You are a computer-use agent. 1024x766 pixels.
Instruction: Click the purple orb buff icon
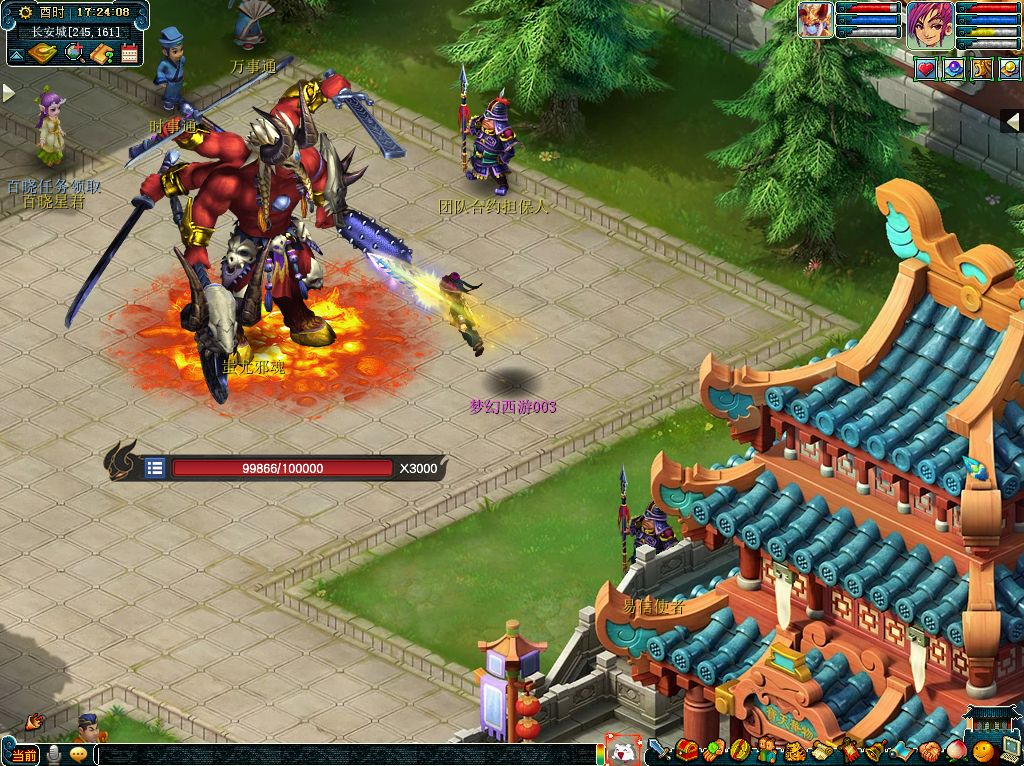(954, 69)
